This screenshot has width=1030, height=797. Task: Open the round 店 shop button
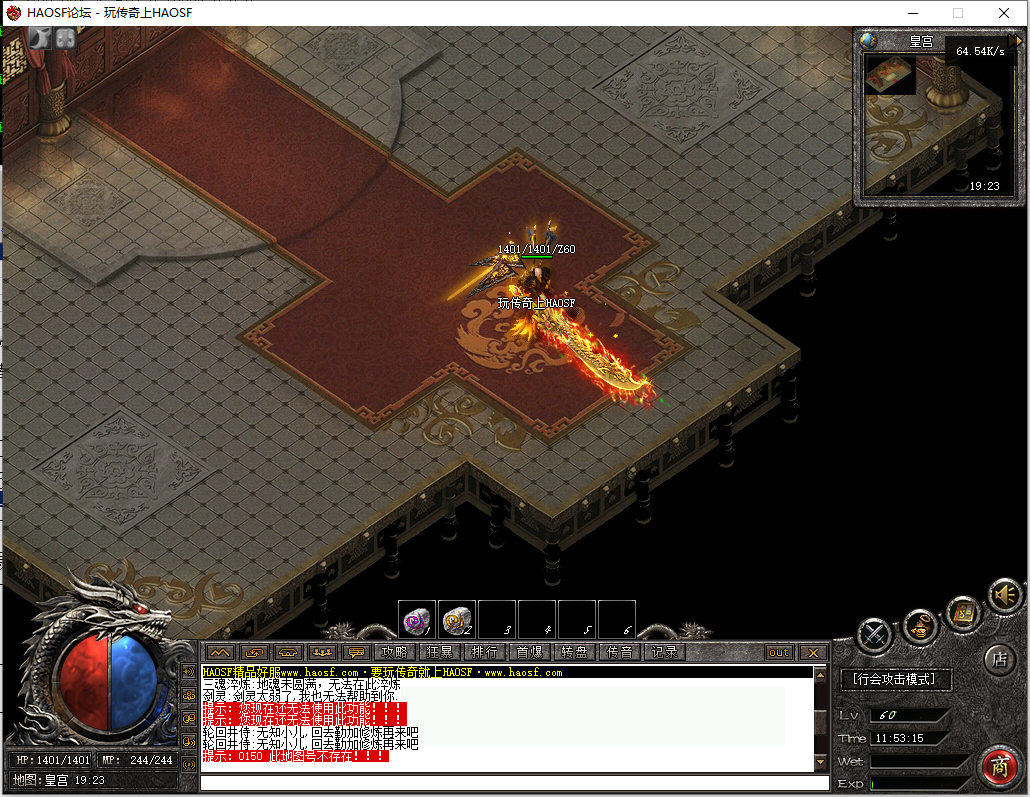click(999, 658)
